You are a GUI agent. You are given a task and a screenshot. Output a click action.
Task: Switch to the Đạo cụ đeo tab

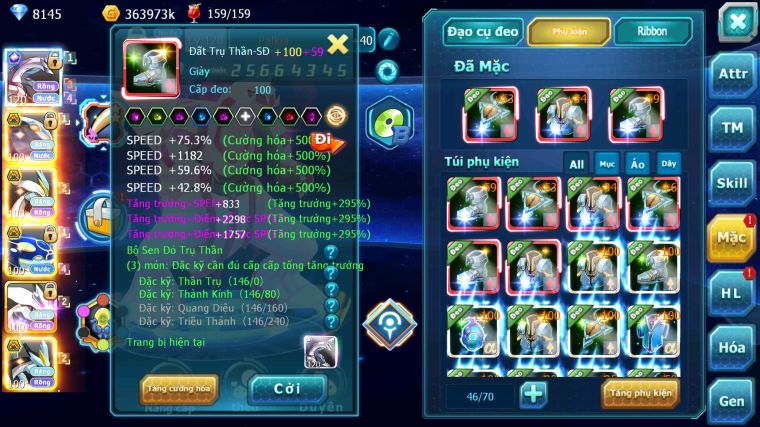pos(483,32)
